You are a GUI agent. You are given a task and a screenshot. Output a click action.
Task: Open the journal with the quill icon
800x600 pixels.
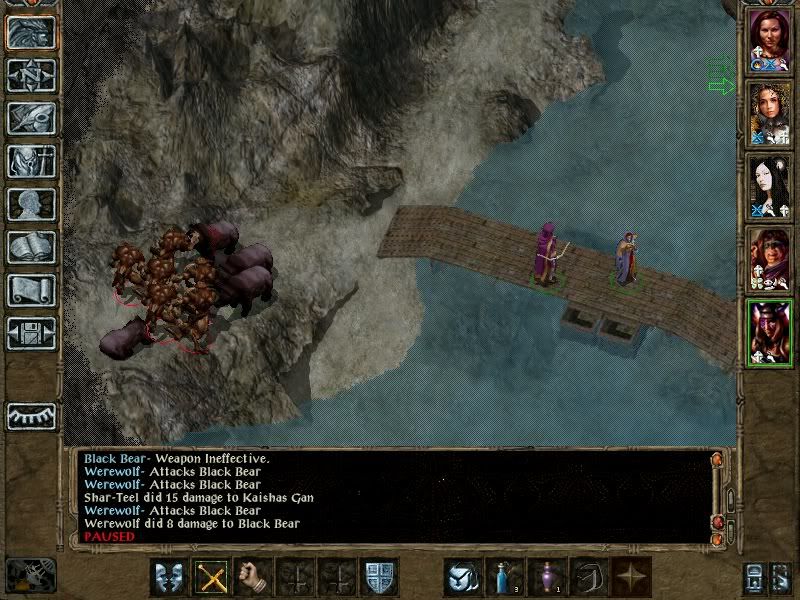click(x=31, y=118)
